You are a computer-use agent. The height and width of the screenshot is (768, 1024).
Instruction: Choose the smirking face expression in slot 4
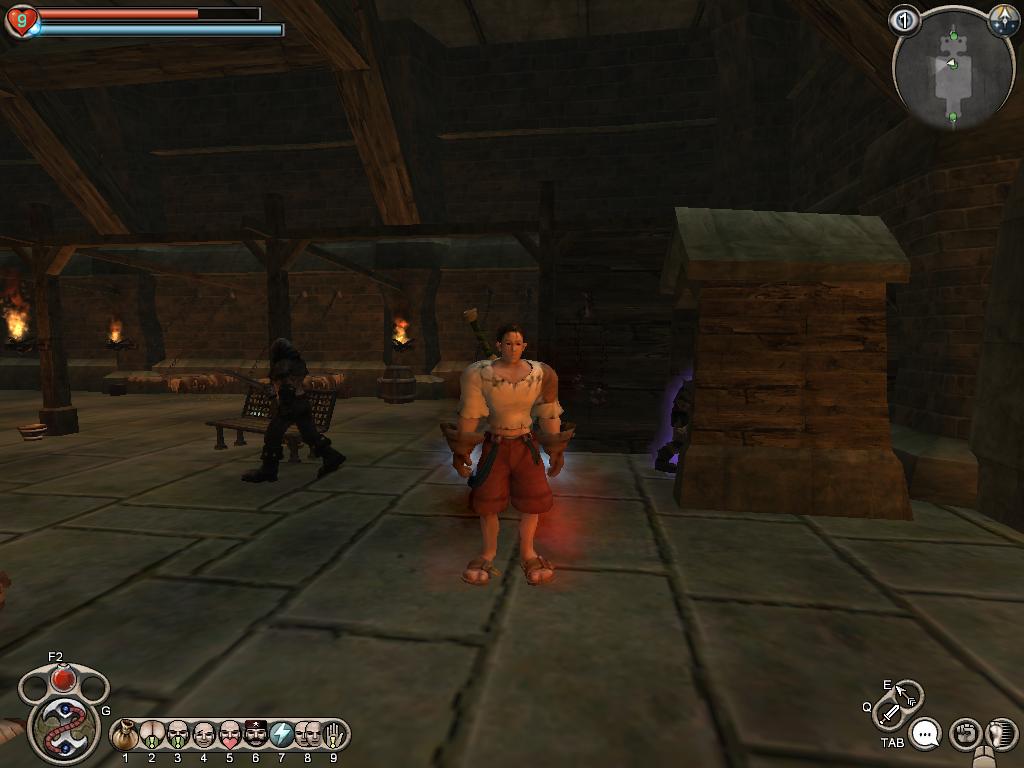pyautogui.click(x=204, y=736)
